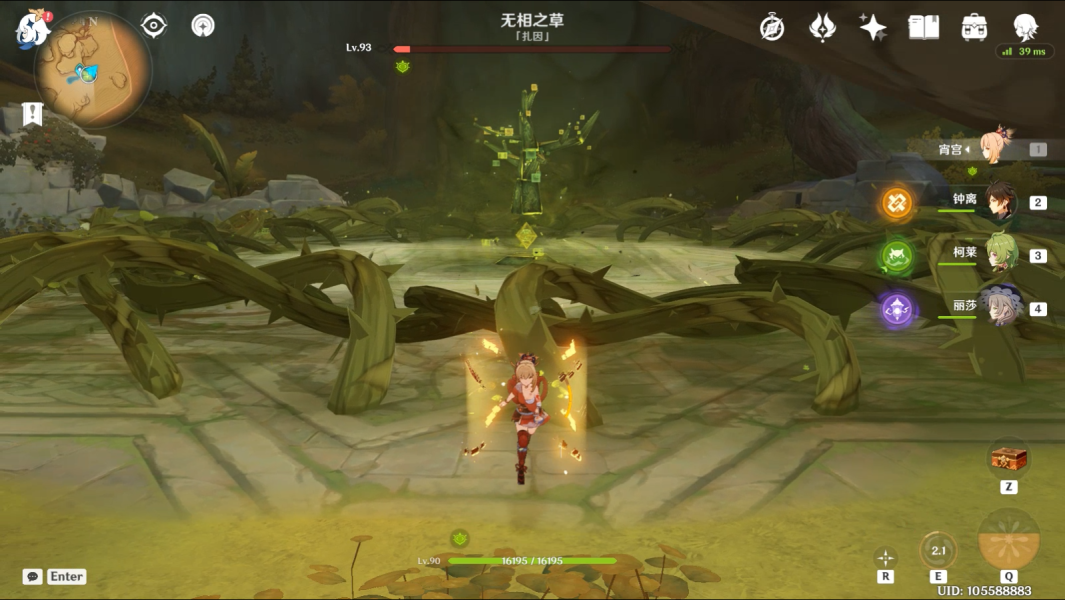The height and width of the screenshot is (600, 1065).
Task: Unleash the orange elemental burst
Action: coord(1008,540)
